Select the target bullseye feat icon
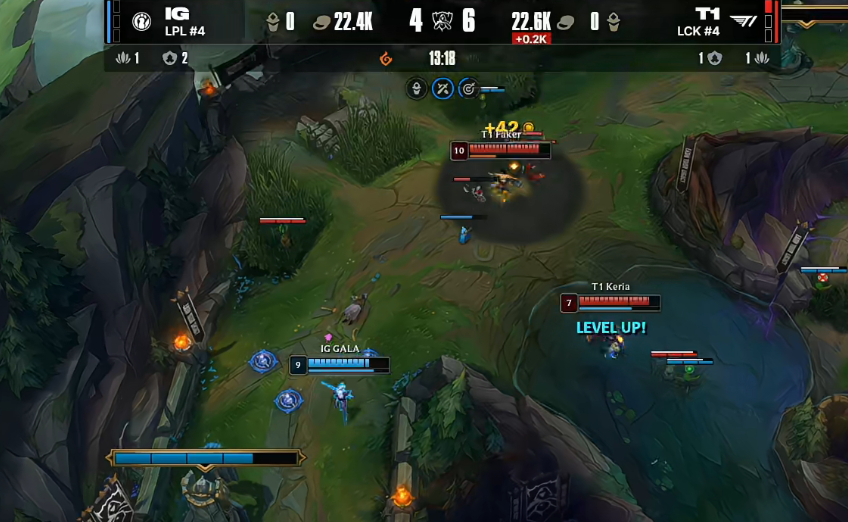 (468, 89)
